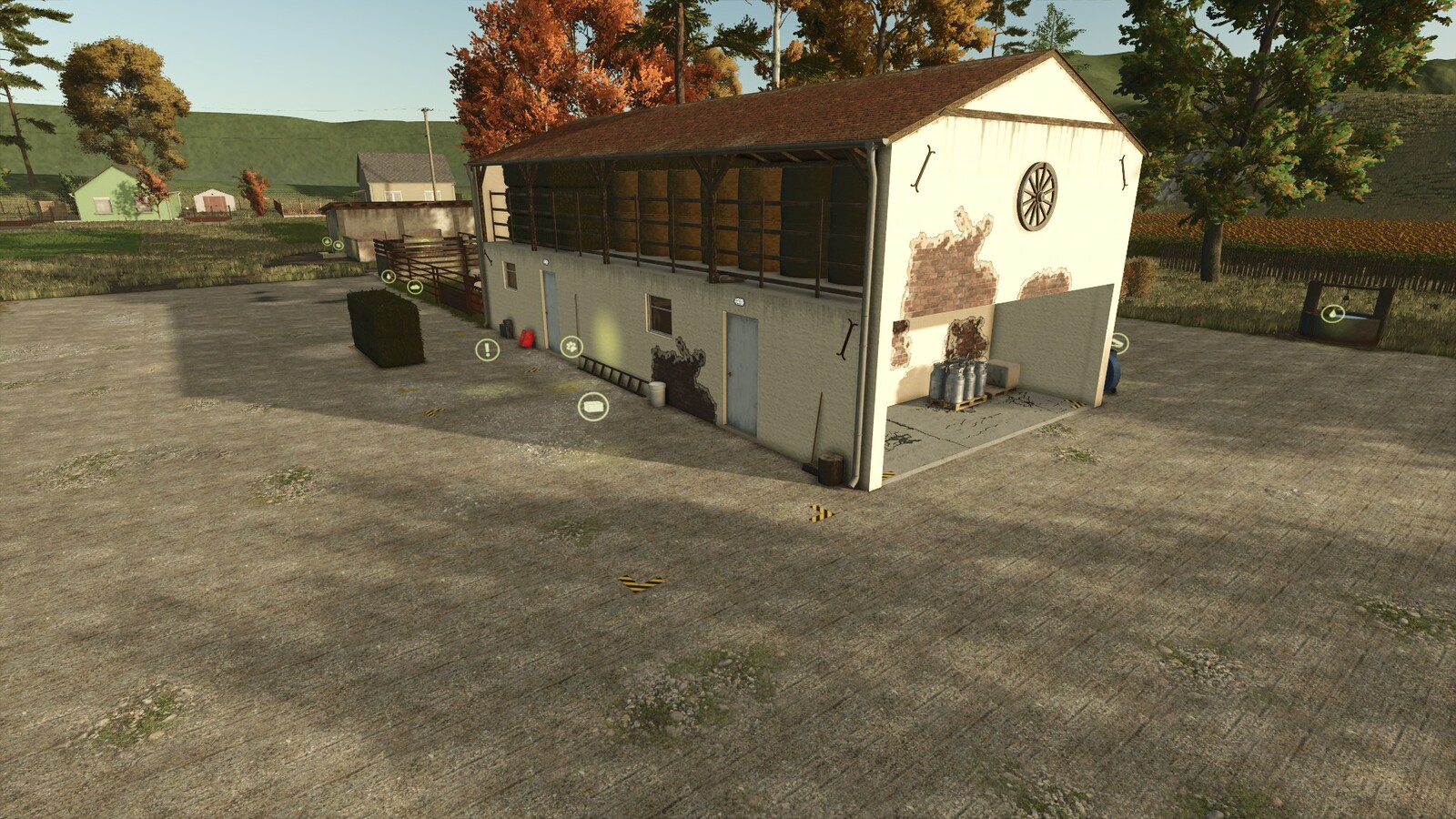1456x819 pixels.
Task: Open the feed box marker near the barn
Action: click(x=593, y=405)
